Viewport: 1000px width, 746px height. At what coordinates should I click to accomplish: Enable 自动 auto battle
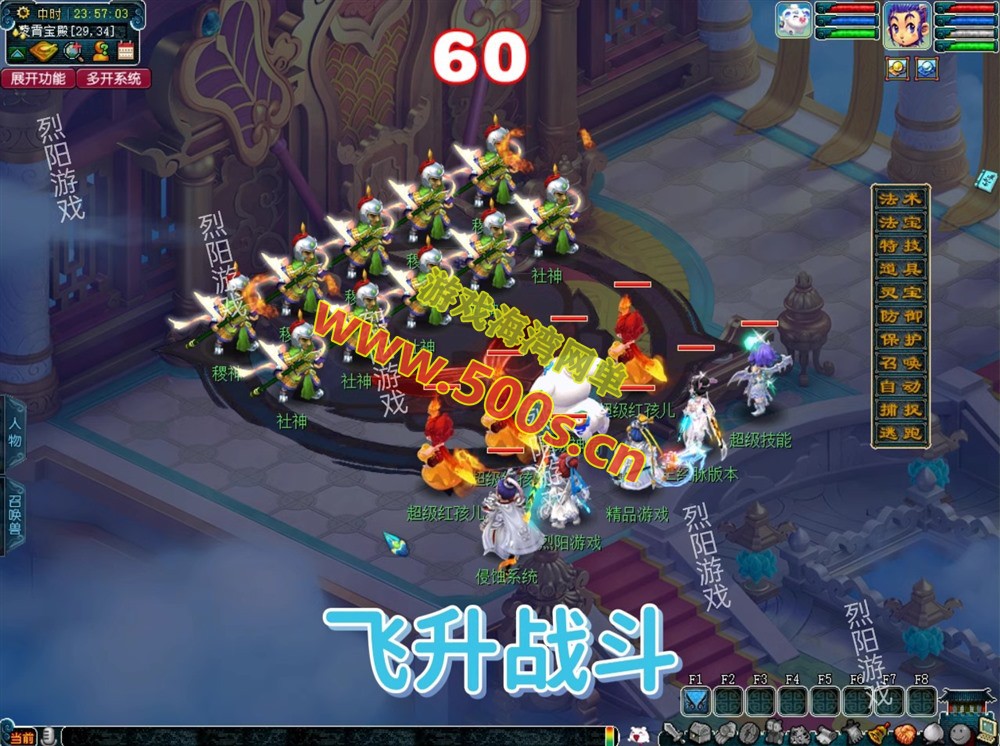[x=899, y=386]
